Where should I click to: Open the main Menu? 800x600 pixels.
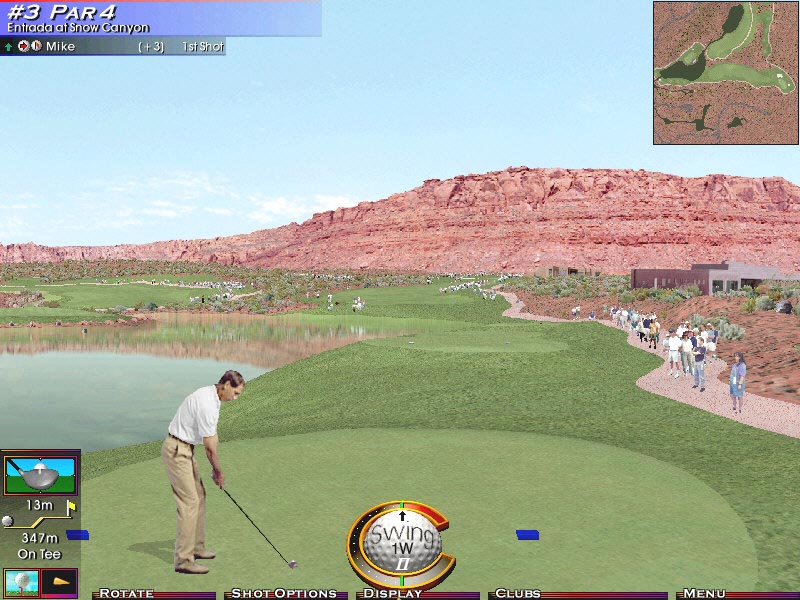point(704,593)
